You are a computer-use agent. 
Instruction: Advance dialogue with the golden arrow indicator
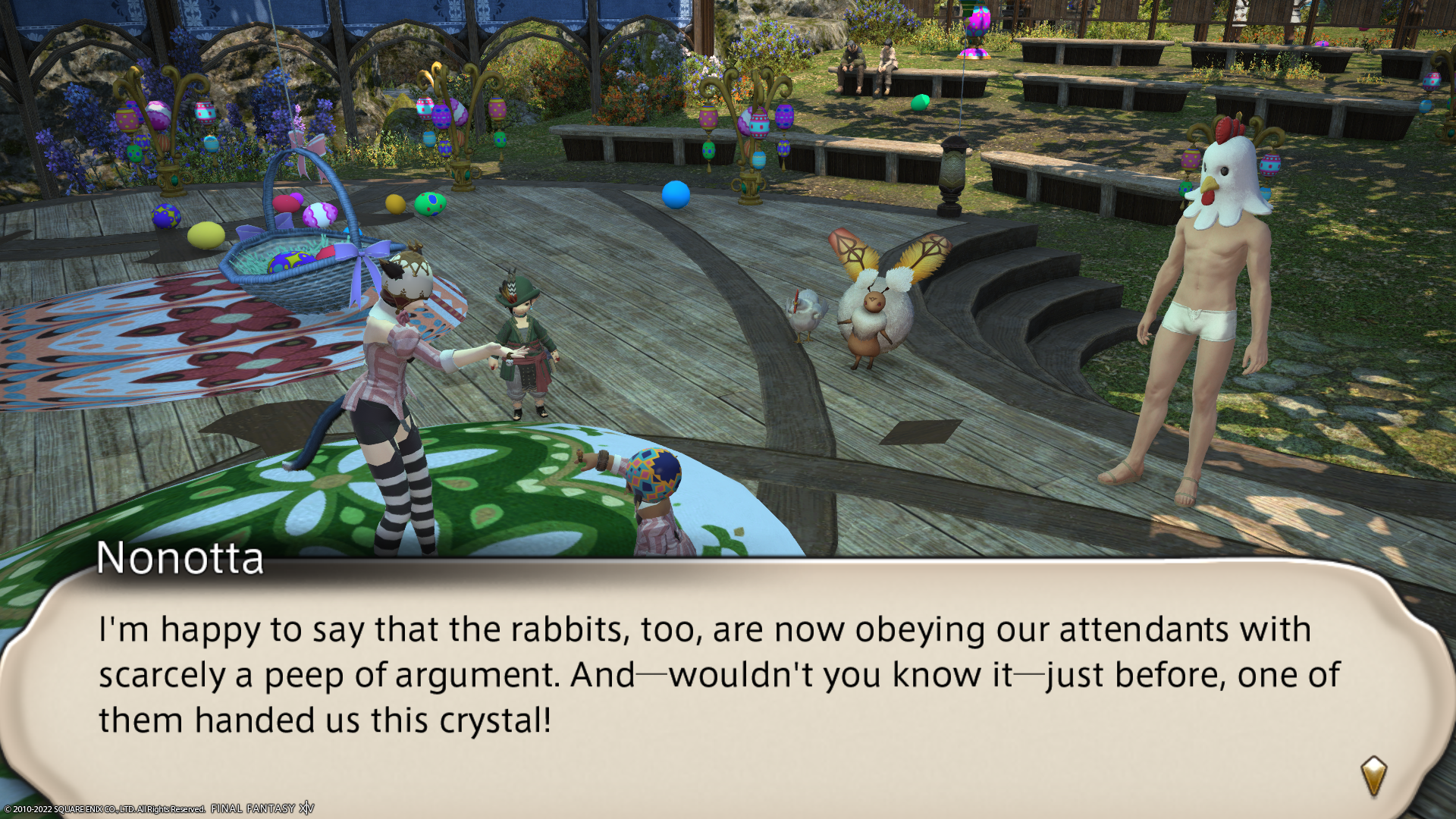pyautogui.click(x=1373, y=776)
